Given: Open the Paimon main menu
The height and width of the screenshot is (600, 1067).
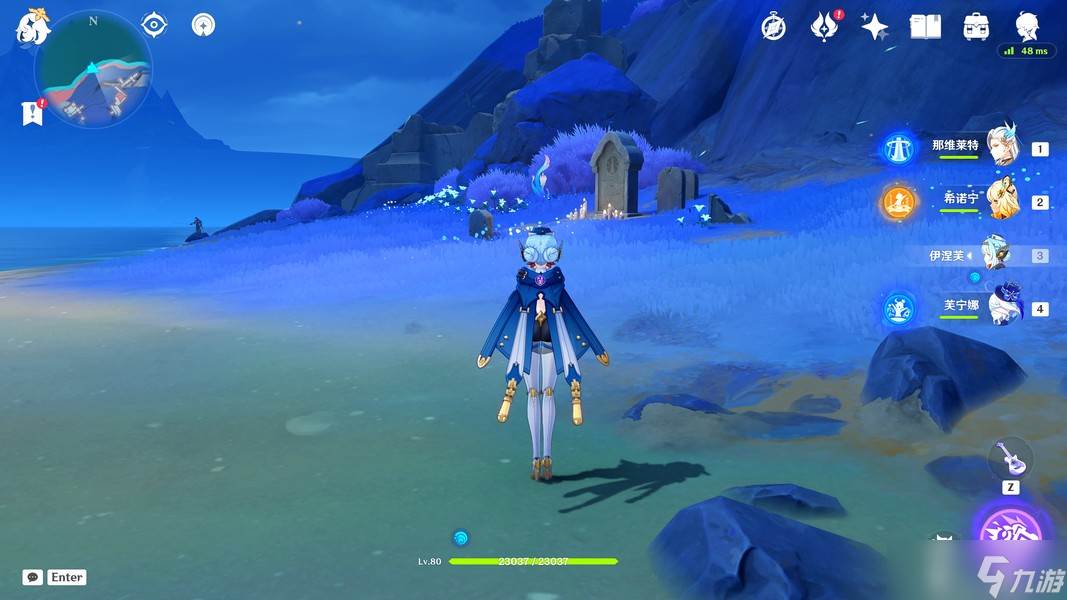Looking at the screenshot, I should 32,27.
